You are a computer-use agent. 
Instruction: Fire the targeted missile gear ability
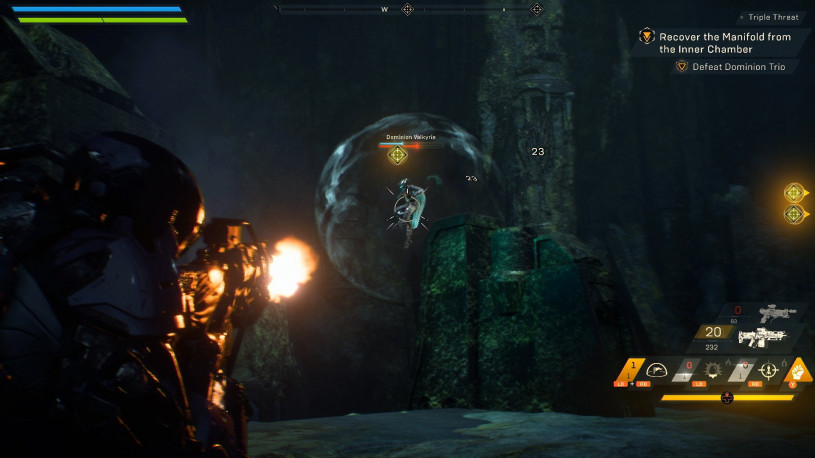pos(769,369)
